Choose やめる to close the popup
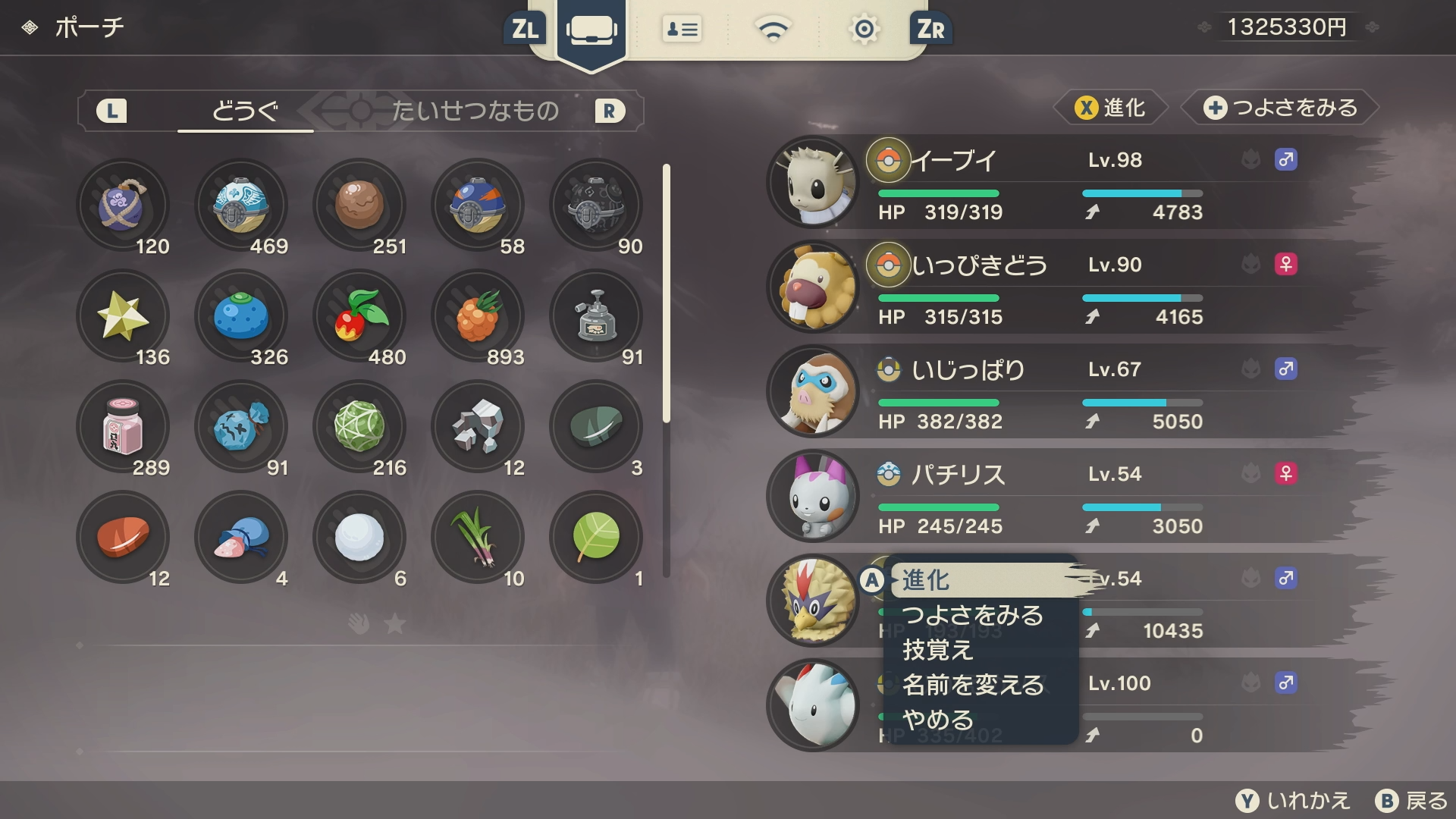This screenshot has width=1456, height=819. (938, 720)
